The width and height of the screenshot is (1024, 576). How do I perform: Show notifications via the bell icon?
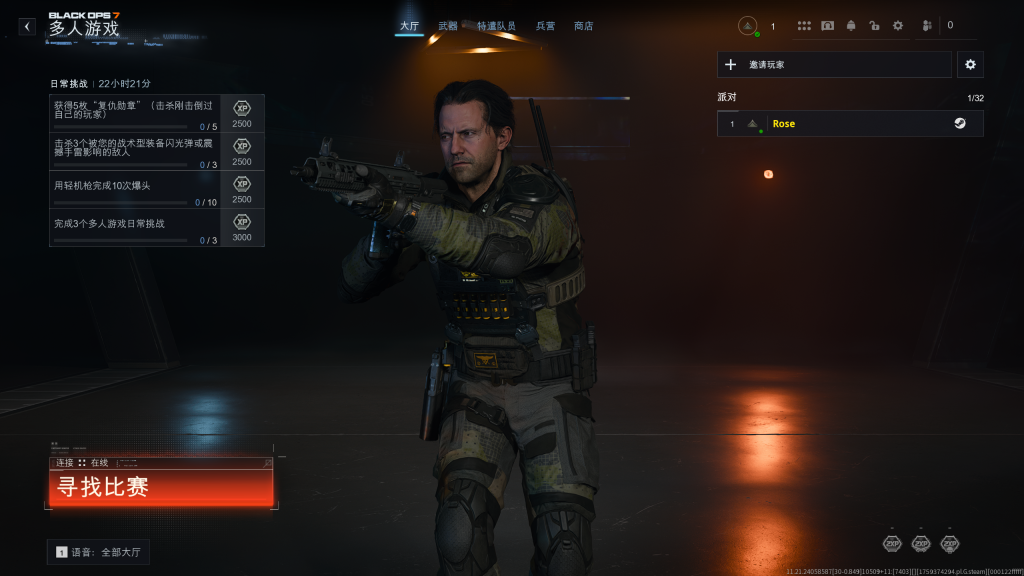851,26
